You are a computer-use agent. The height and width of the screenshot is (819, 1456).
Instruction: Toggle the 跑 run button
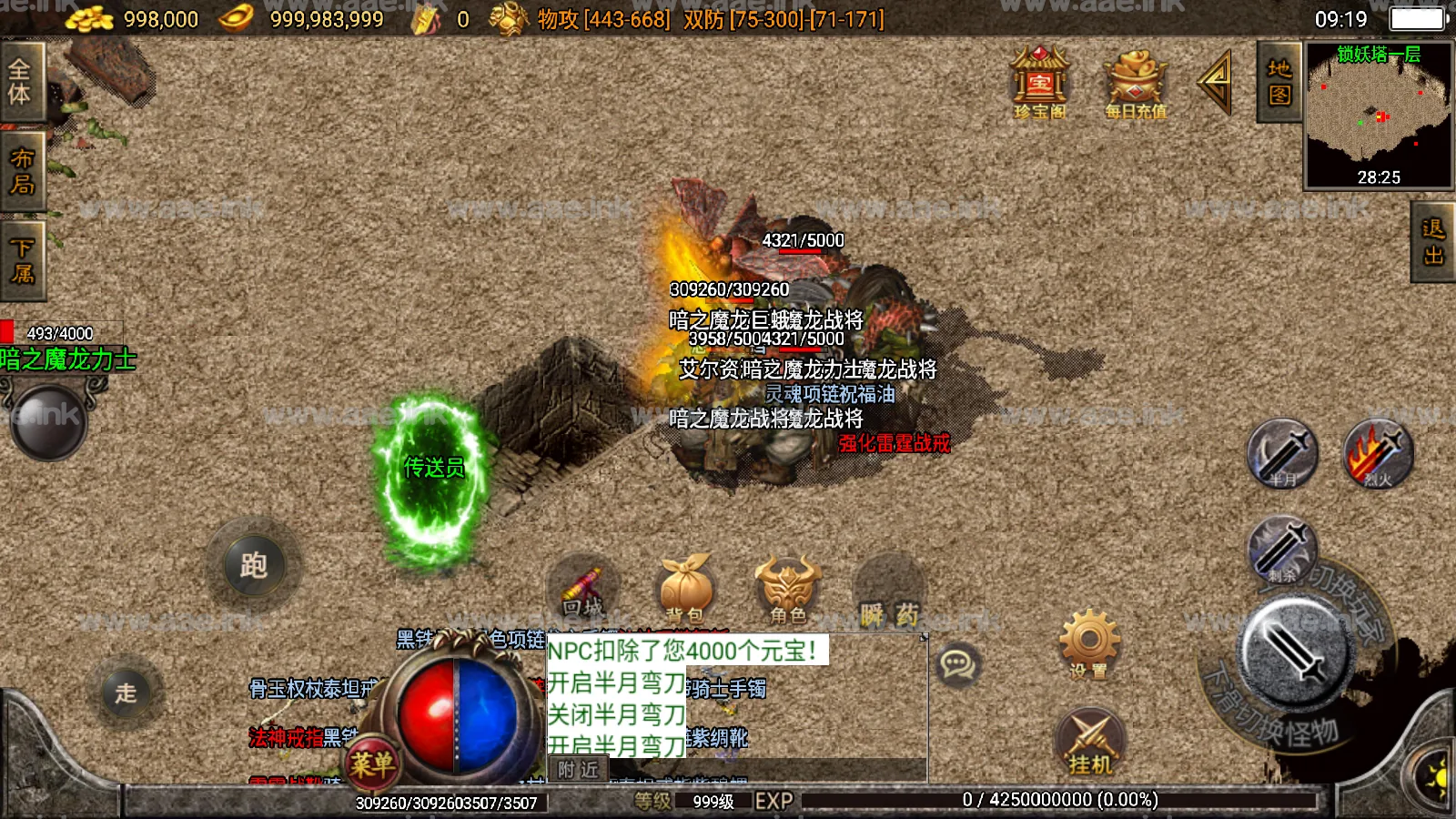click(x=253, y=566)
